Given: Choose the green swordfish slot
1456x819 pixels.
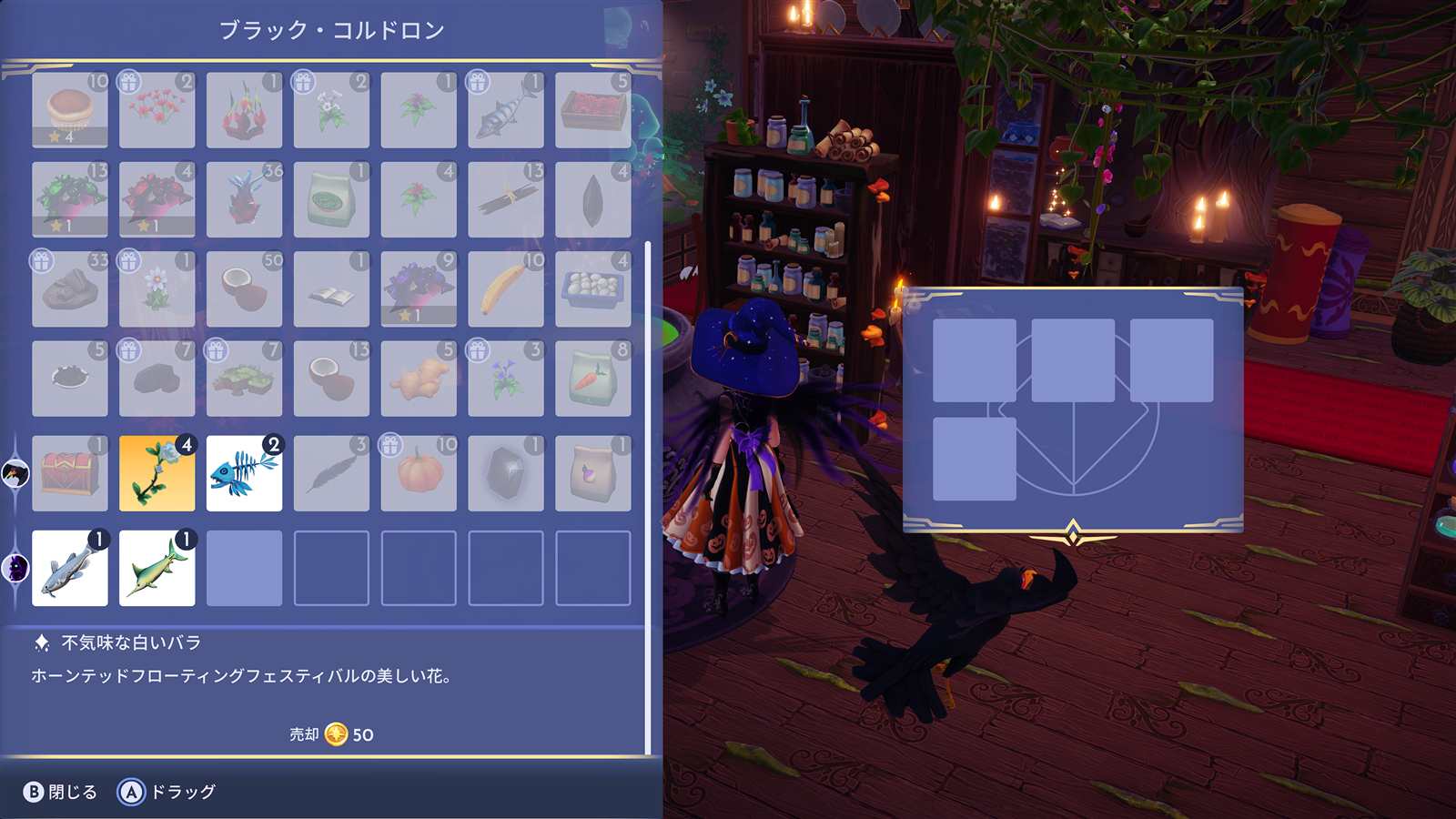Looking at the screenshot, I should coord(157,568).
